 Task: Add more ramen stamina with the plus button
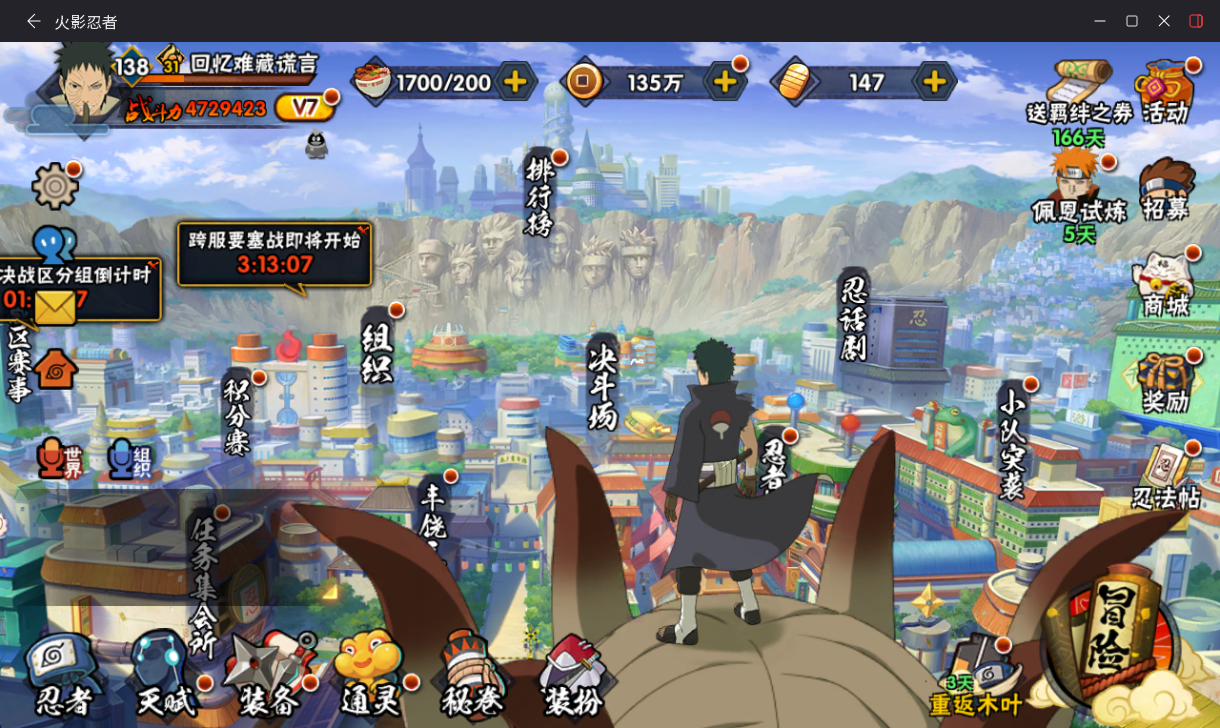(516, 82)
